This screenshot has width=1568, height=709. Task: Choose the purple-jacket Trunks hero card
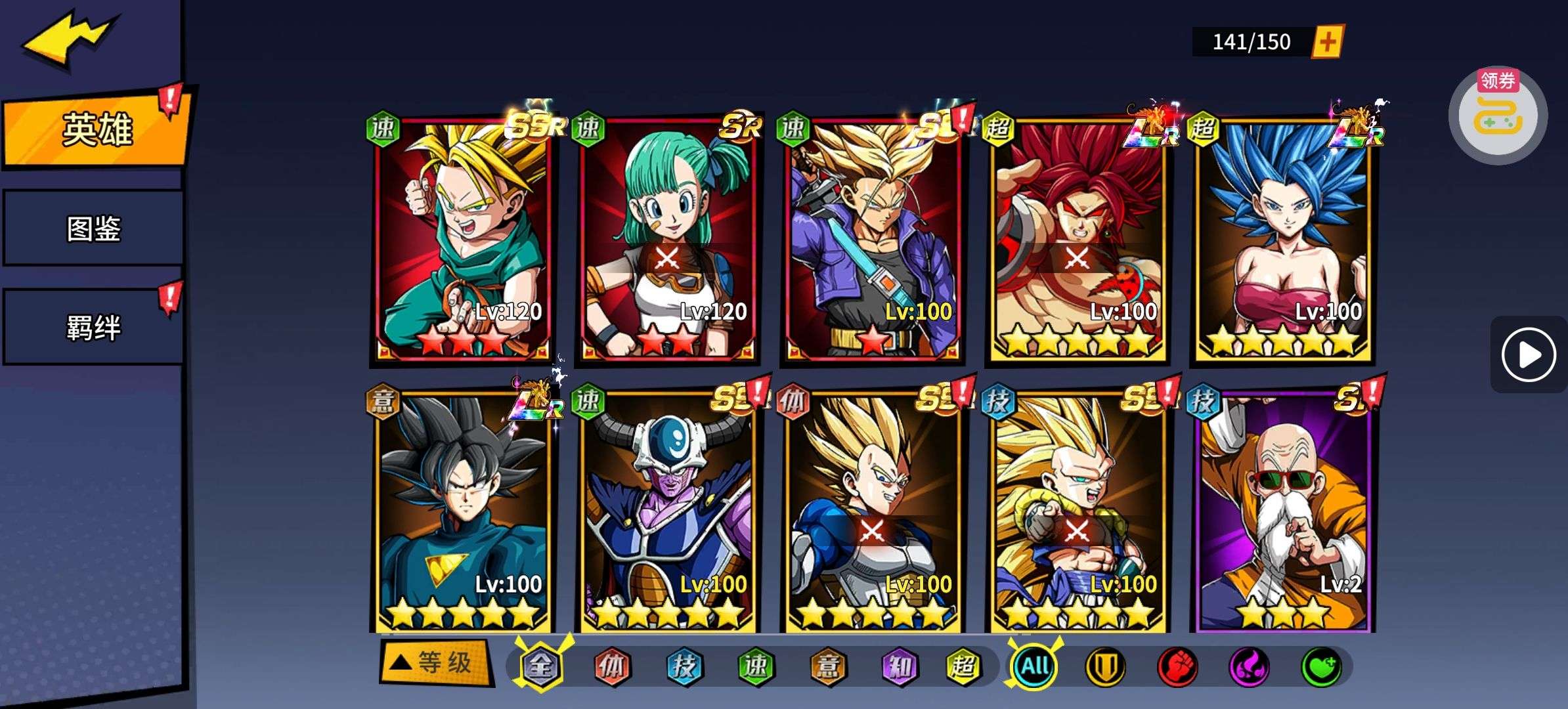point(872,240)
